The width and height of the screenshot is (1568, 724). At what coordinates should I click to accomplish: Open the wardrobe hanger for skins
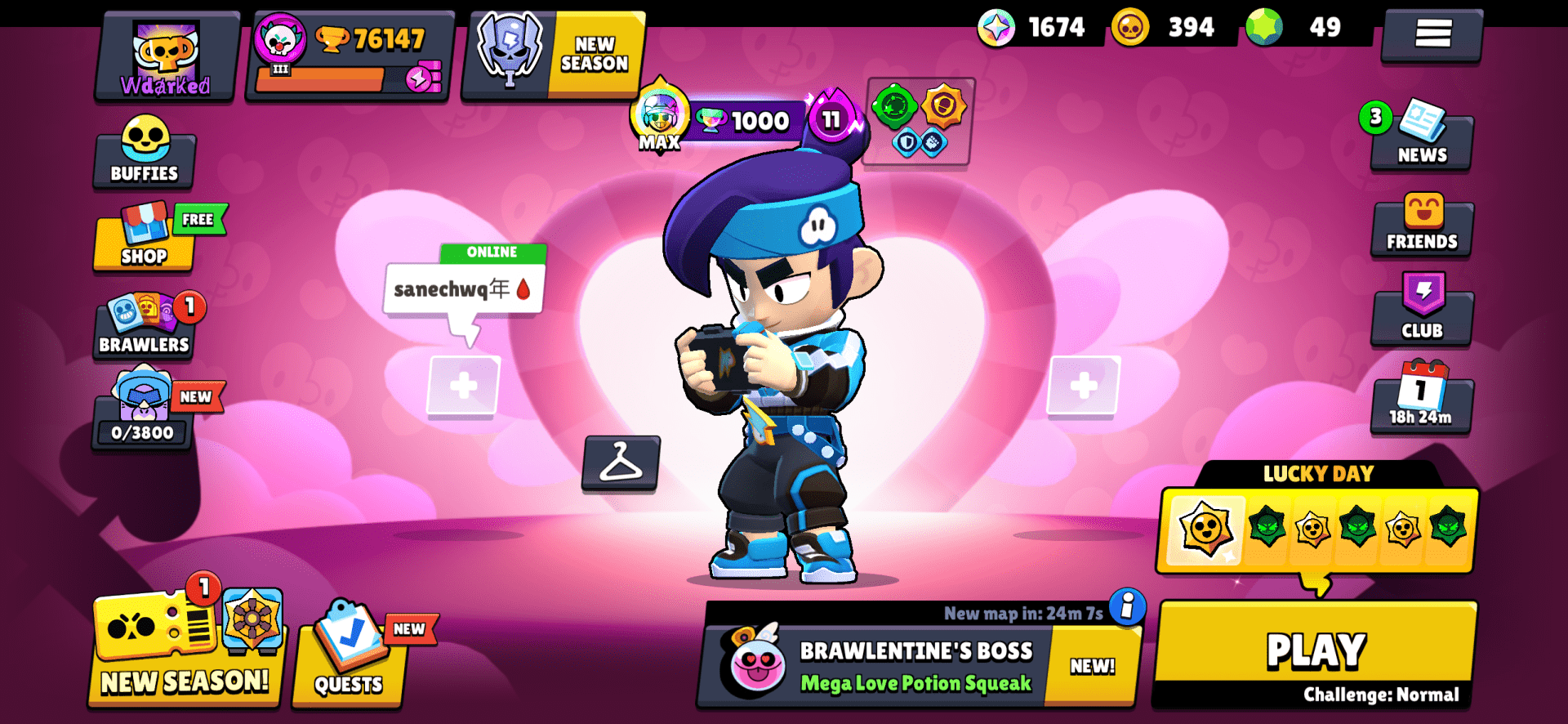click(x=621, y=466)
